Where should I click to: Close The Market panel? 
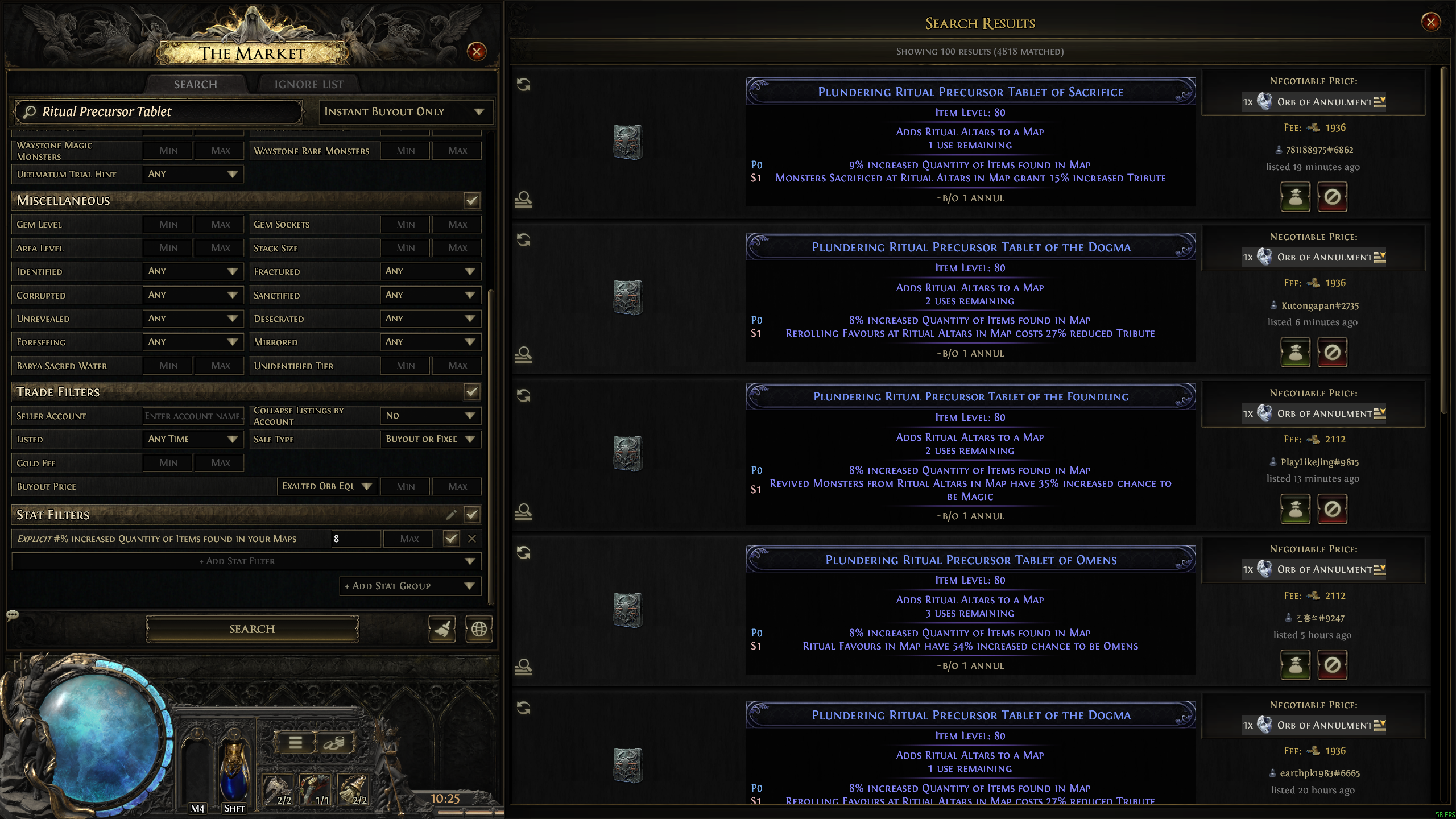tap(477, 52)
